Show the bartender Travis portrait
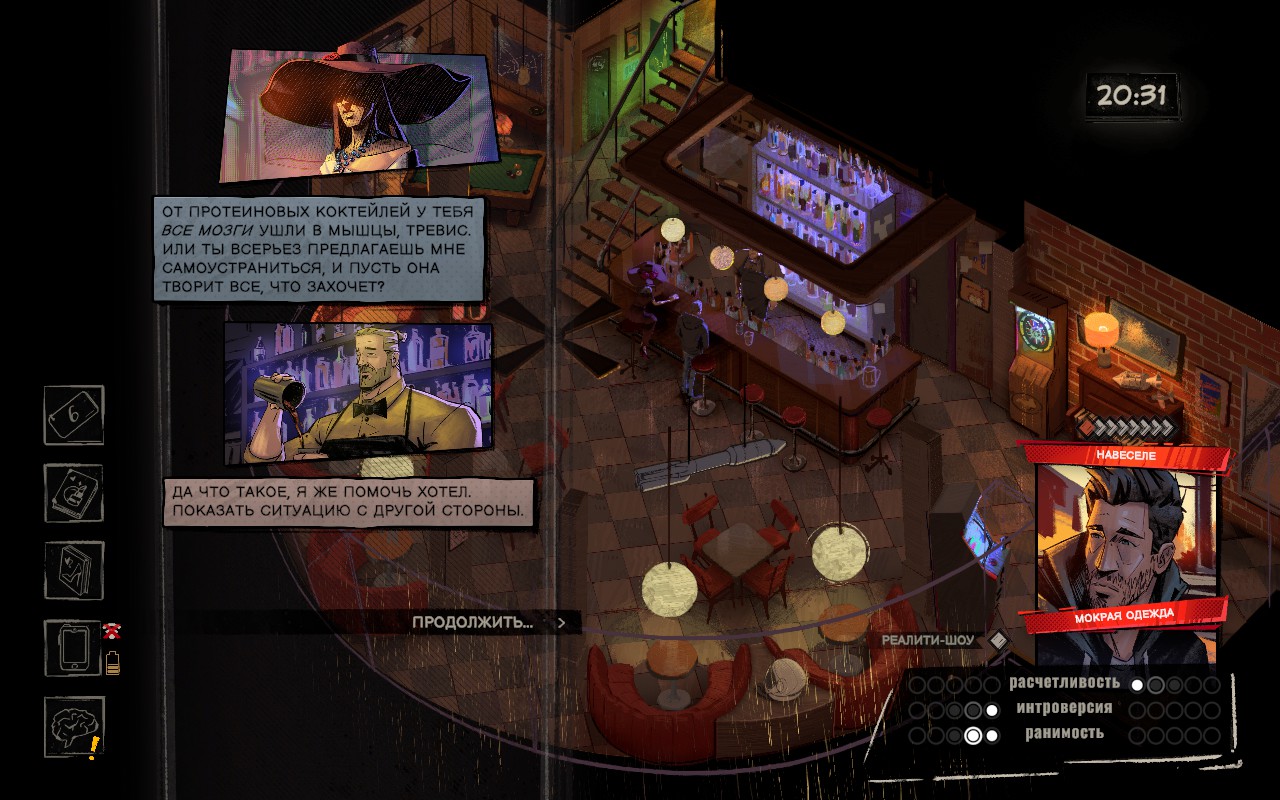1280x800 pixels. coord(358,390)
